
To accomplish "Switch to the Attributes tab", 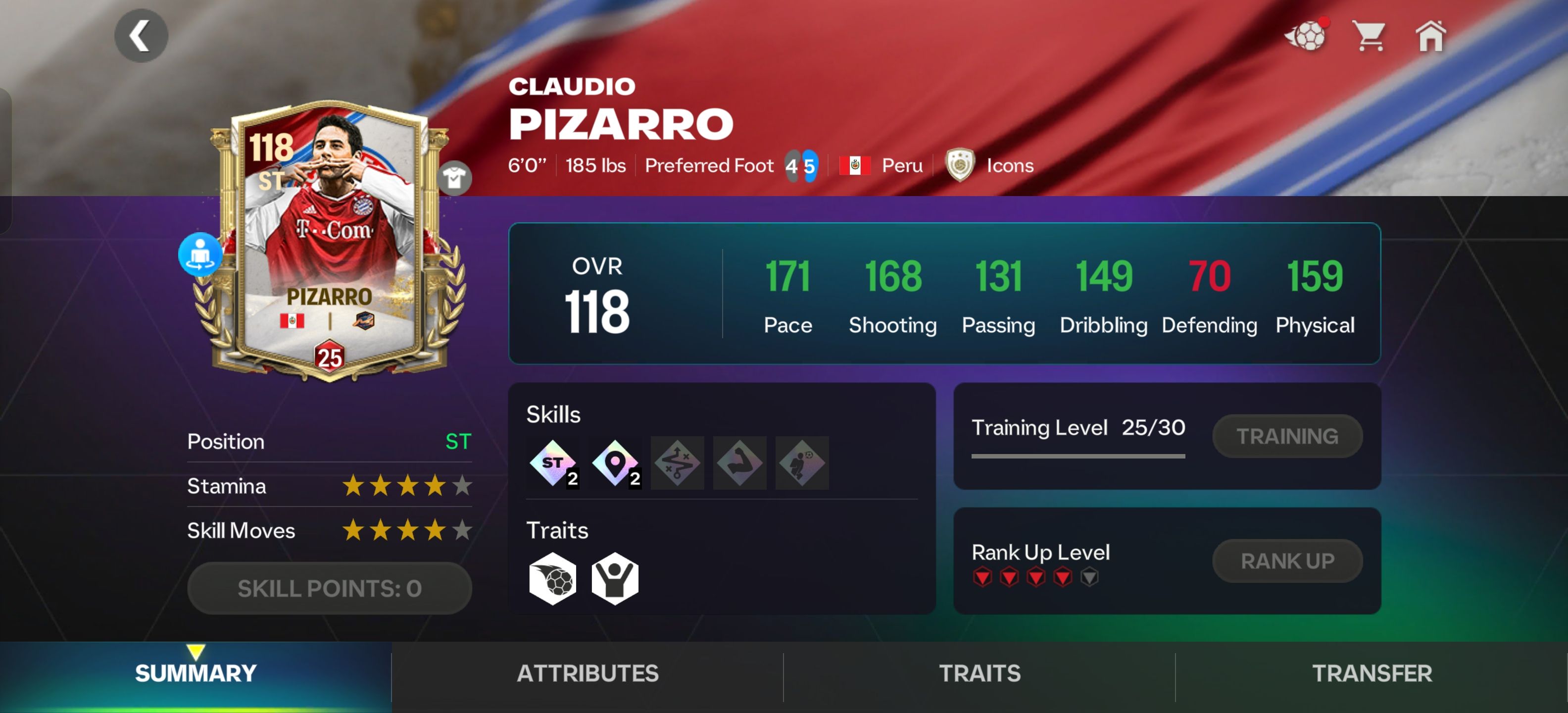I will pos(588,673).
